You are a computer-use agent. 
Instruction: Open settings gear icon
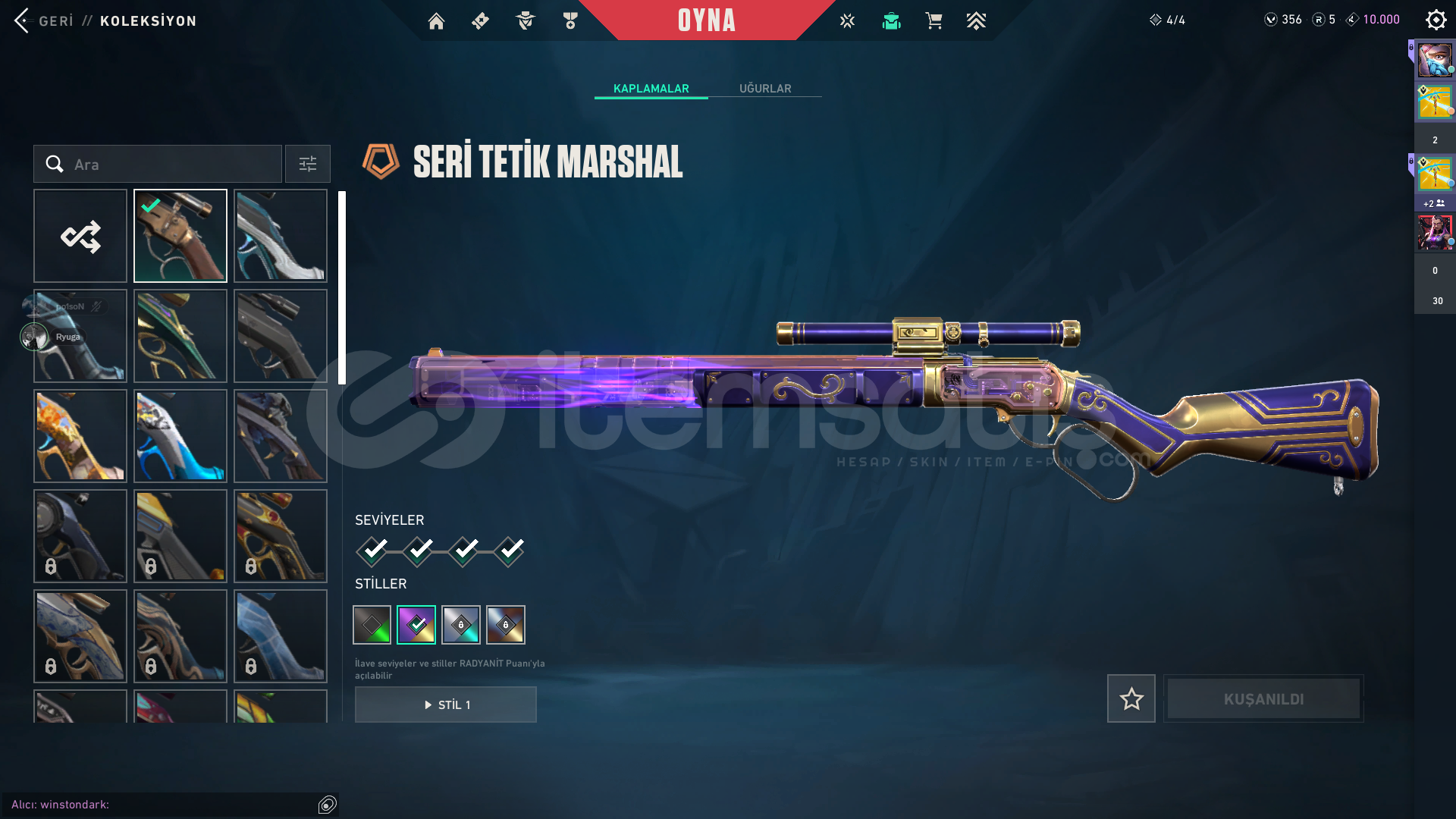pyautogui.click(x=1436, y=20)
